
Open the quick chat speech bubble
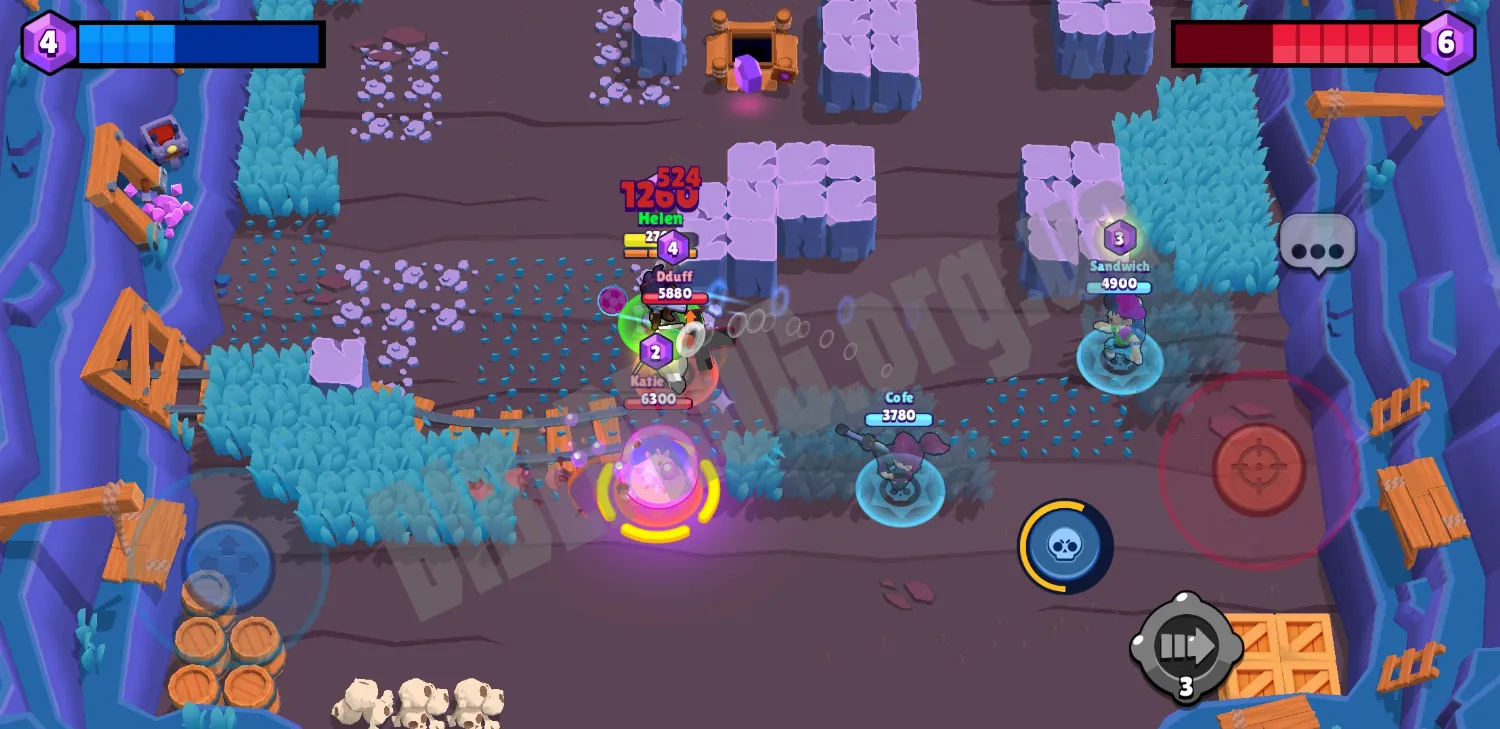click(1317, 243)
